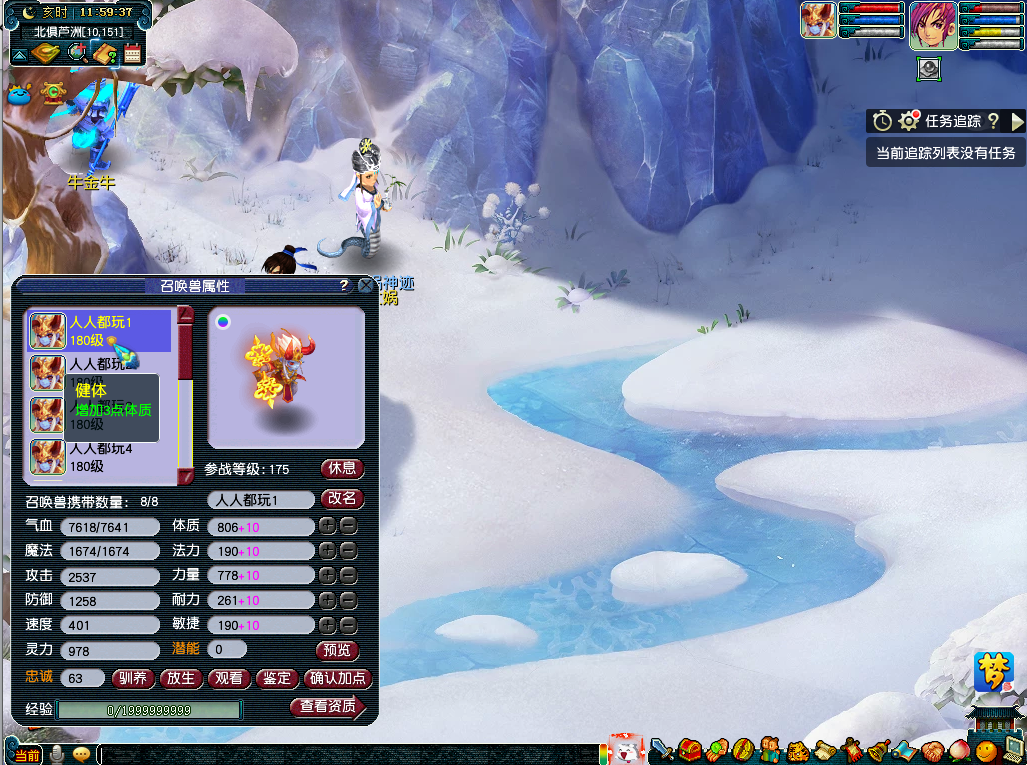Open the 预览 preview button

pyautogui.click(x=337, y=650)
